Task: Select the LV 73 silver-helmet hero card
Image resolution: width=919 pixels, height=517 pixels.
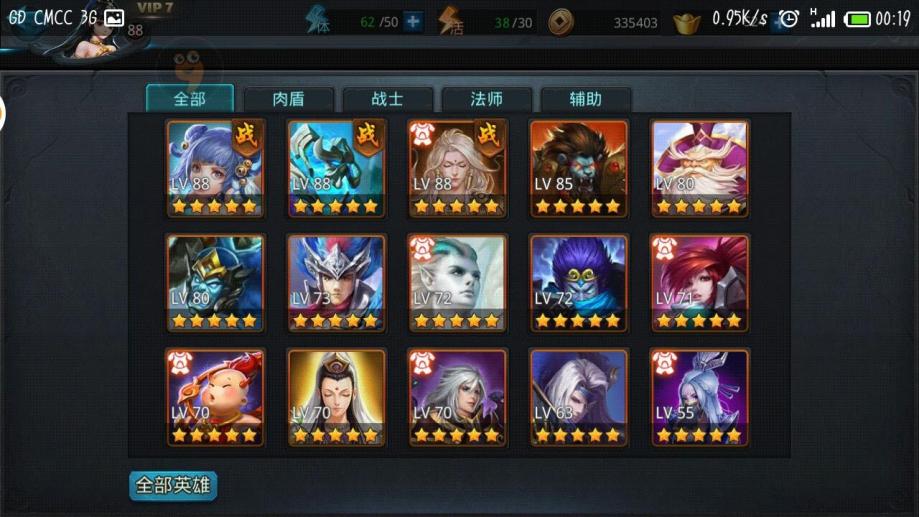Action: click(x=336, y=283)
